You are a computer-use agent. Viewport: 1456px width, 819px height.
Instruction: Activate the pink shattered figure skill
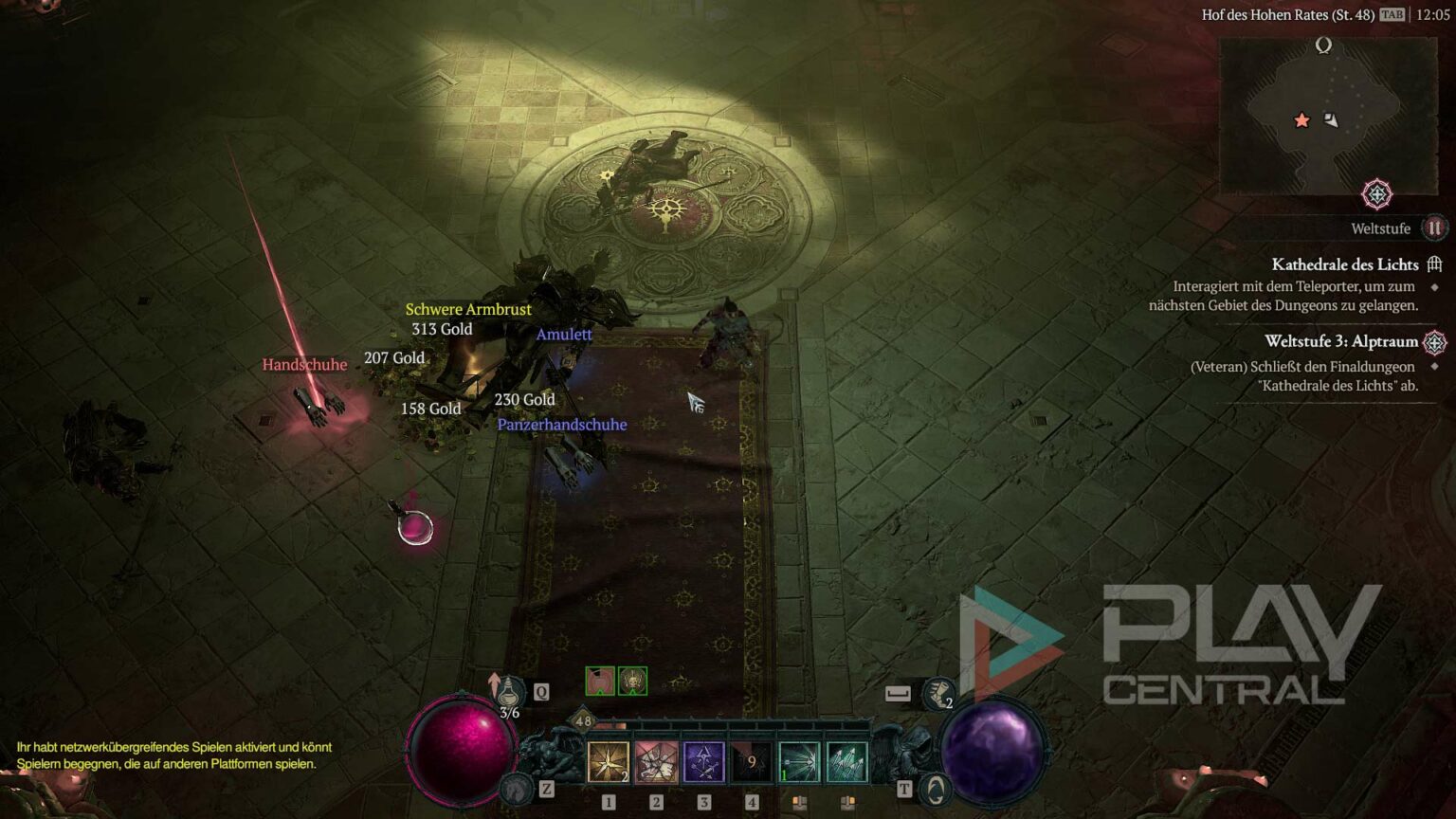[656, 763]
